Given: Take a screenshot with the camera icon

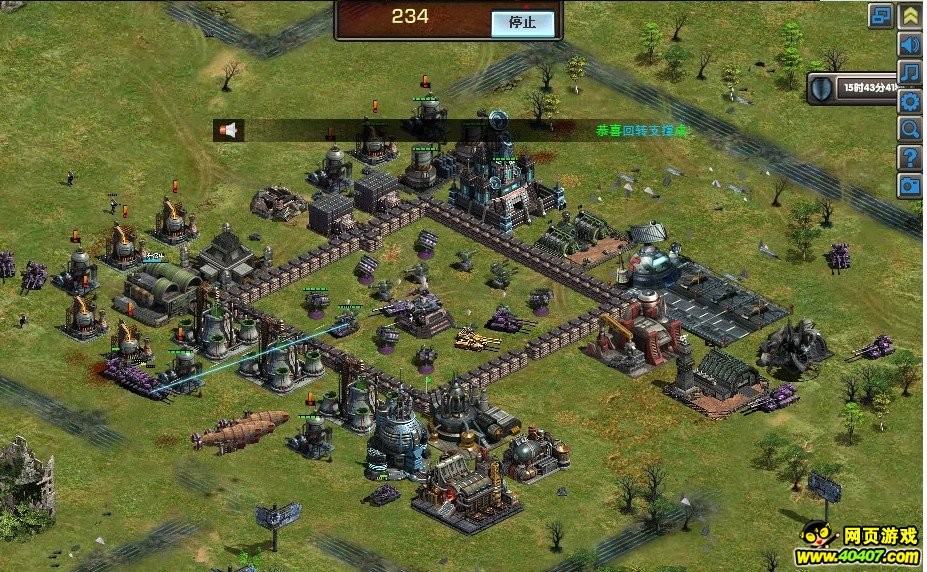Looking at the screenshot, I should coord(910,185).
